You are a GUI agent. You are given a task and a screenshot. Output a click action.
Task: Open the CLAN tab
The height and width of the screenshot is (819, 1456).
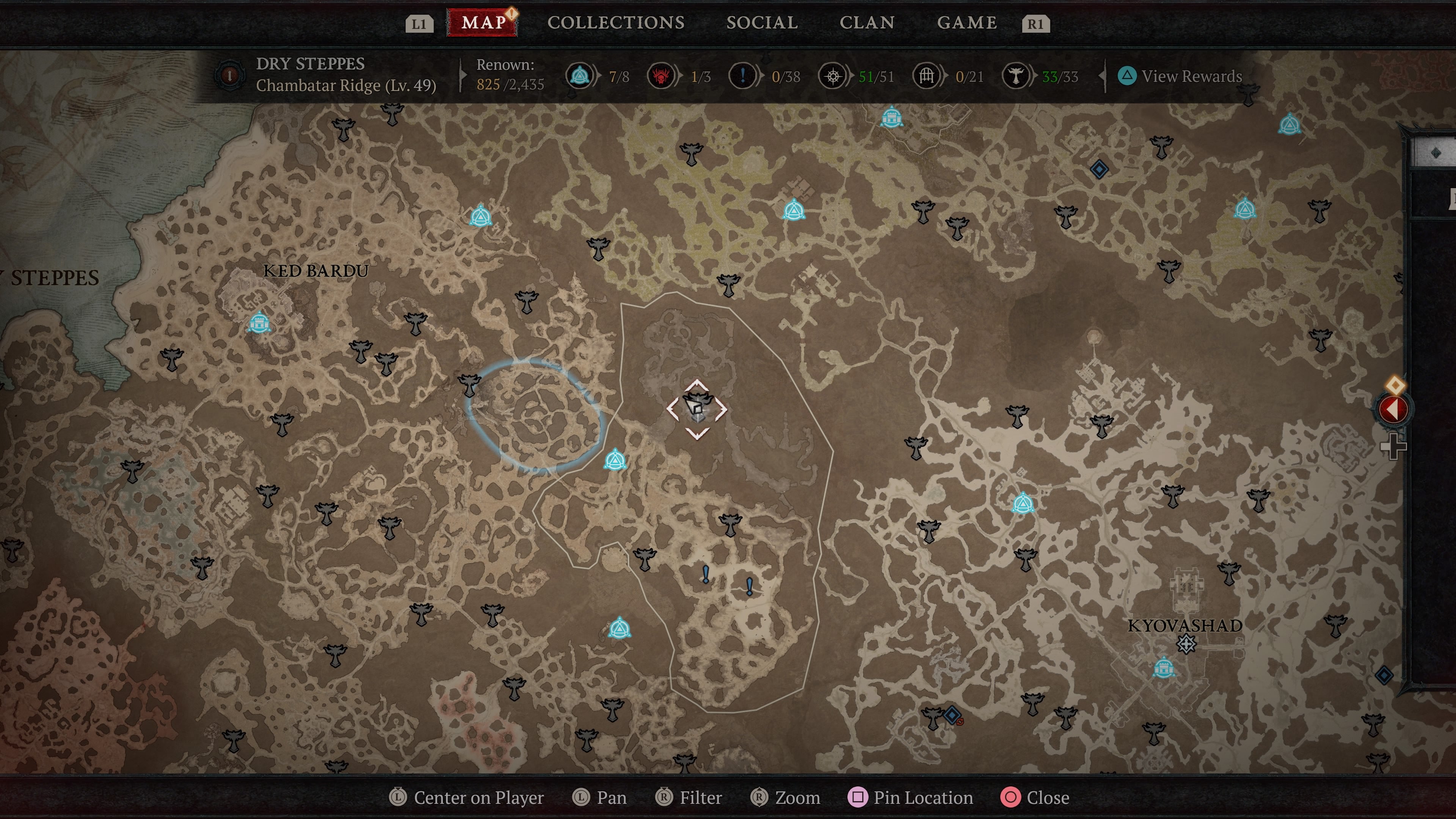868,23
